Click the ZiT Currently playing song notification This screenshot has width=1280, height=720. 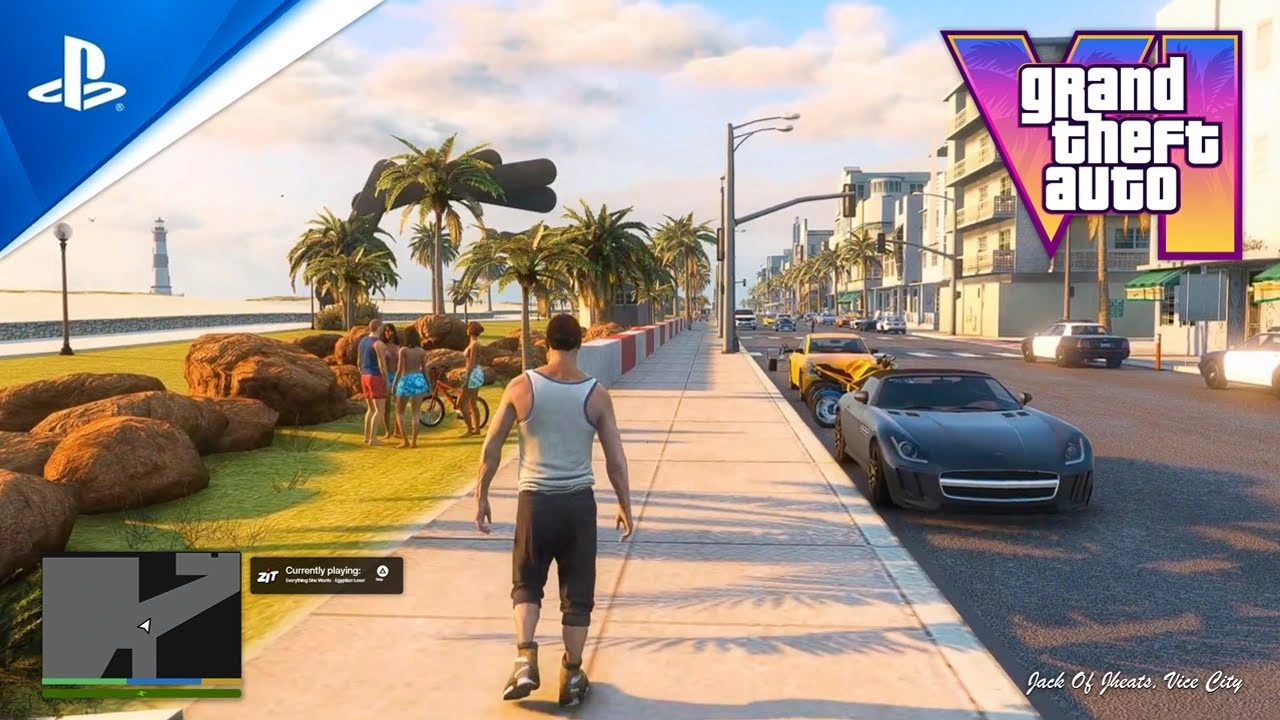pyautogui.click(x=326, y=575)
